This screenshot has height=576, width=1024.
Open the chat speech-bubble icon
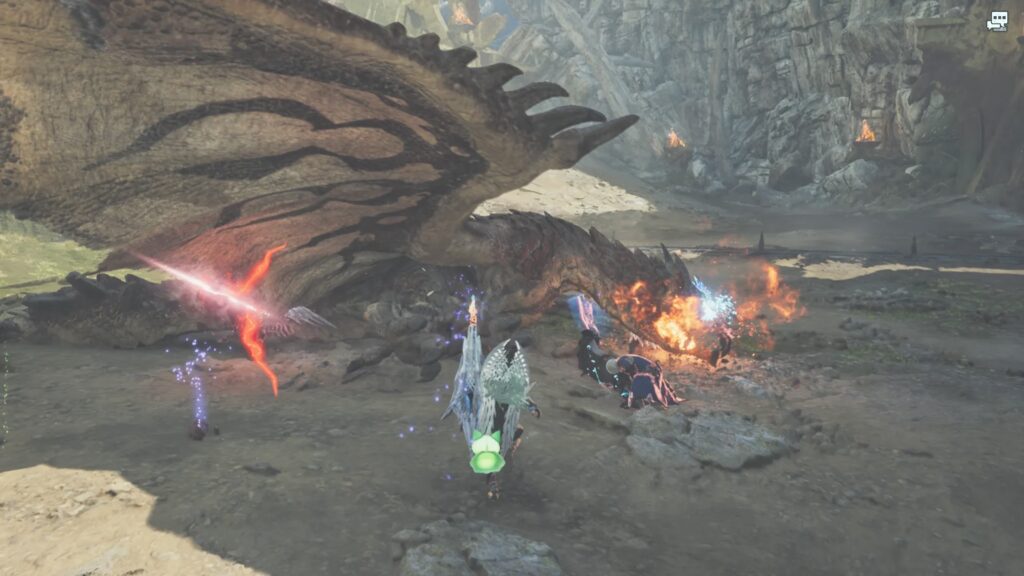[x=997, y=20]
